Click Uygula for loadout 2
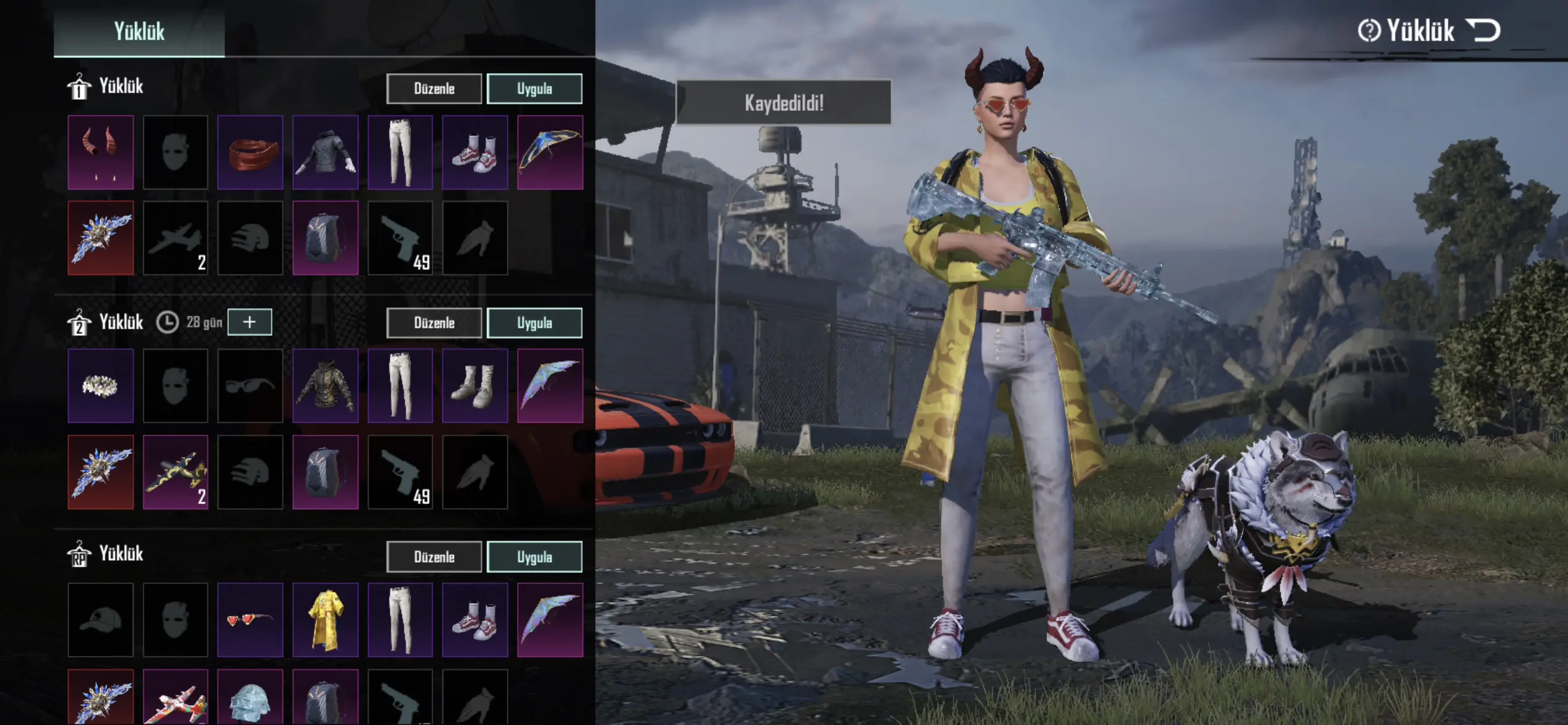This screenshot has width=1568, height=725. (x=534, y=323)
